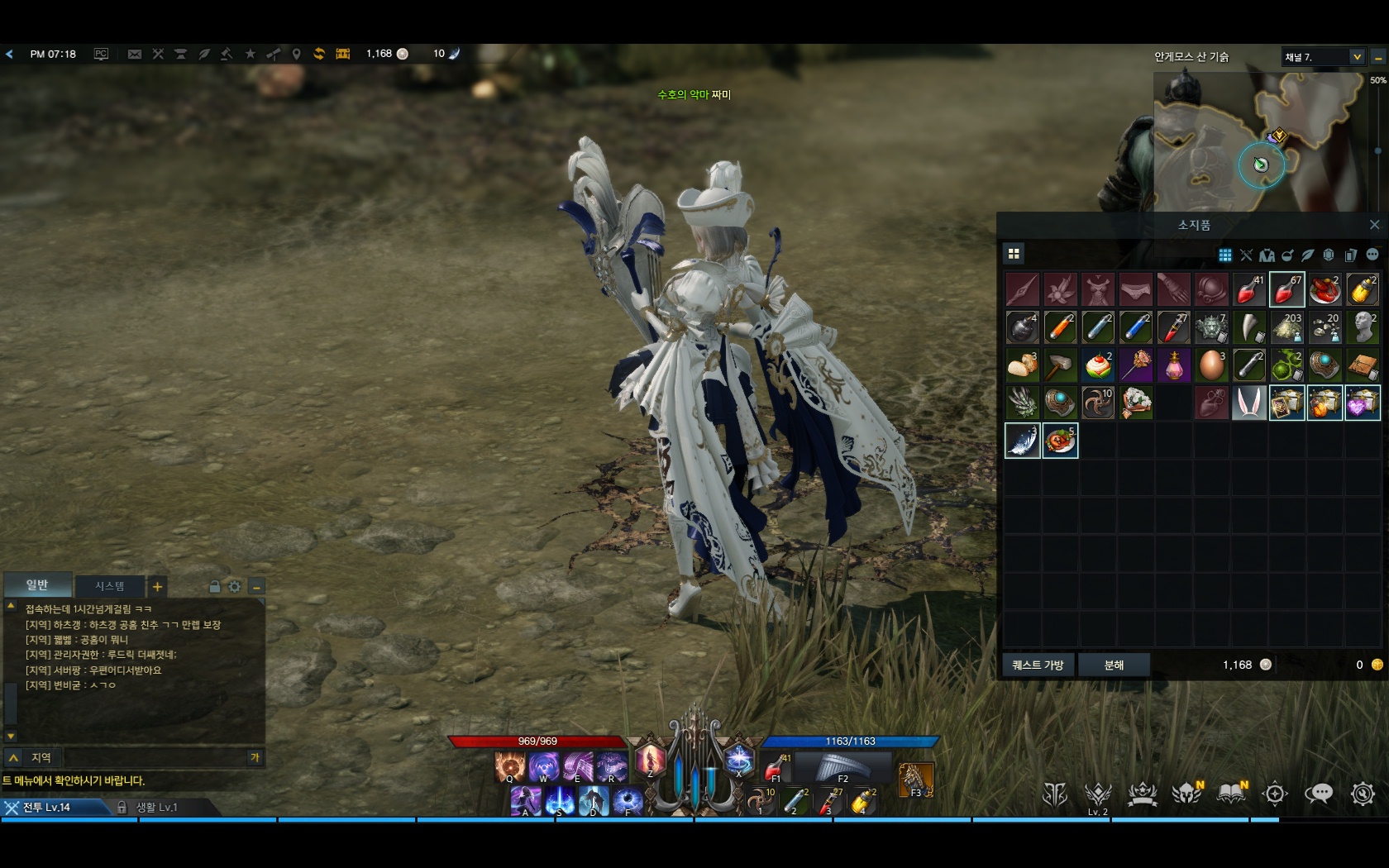This screenshot has width=1389, height=868.
Task: Choose the egg item in the bag
Action: [1211, 365]
